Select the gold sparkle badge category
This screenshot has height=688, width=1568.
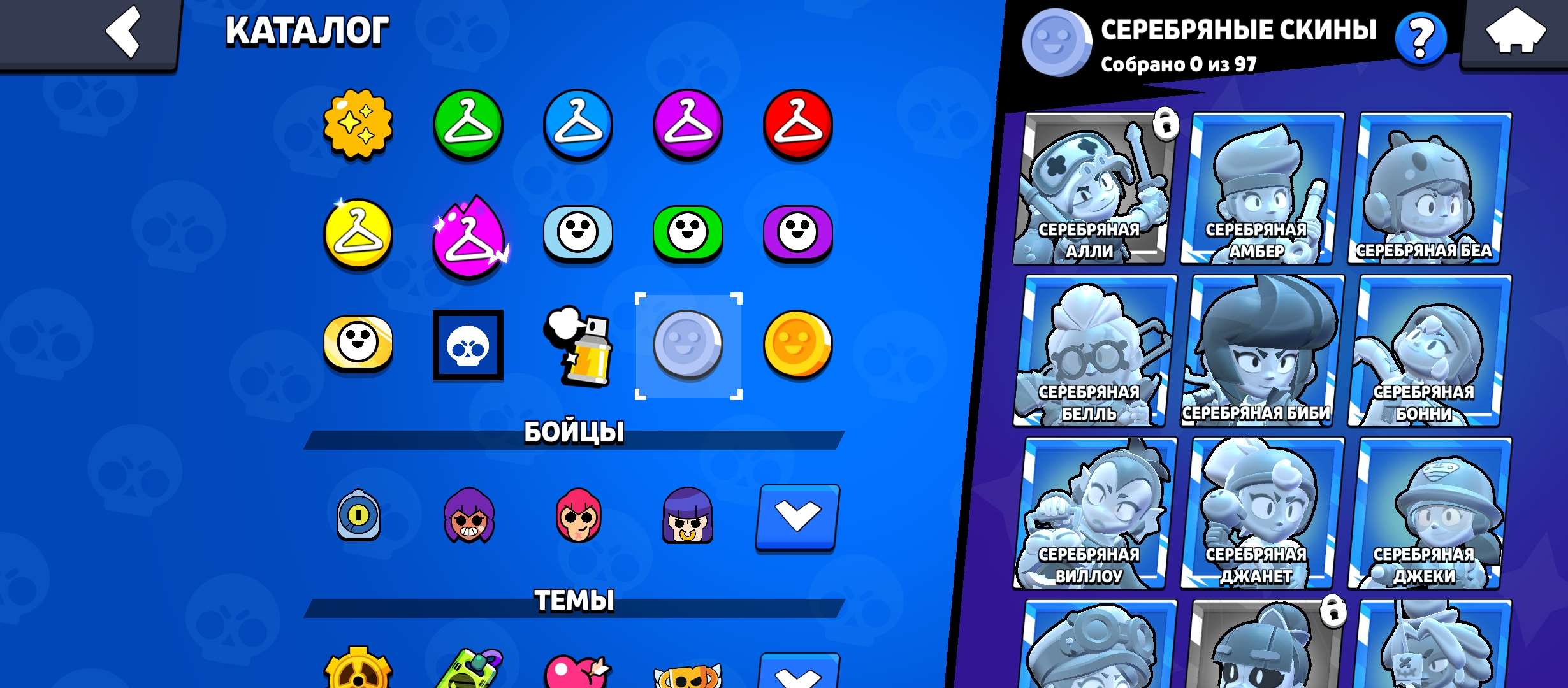point(359,125)
